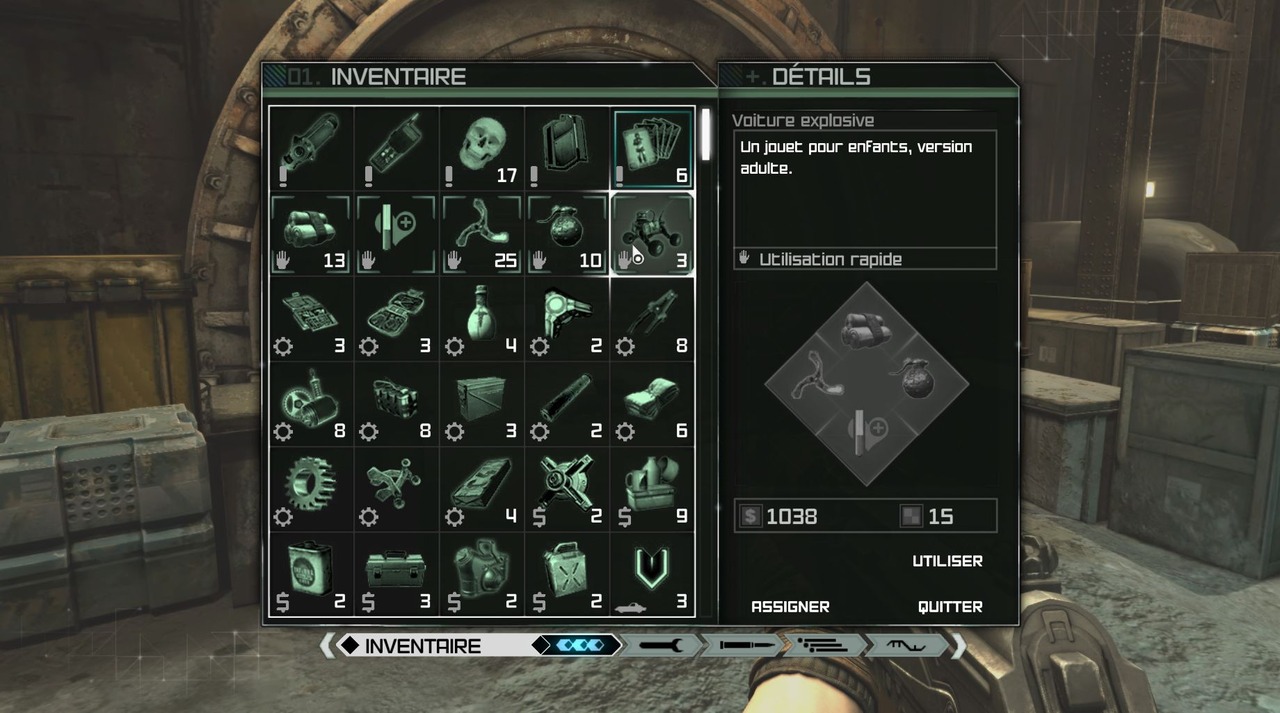The image size is (1280, 713).
Task: Pick the large cog gear slot
Action: (311, 489)
